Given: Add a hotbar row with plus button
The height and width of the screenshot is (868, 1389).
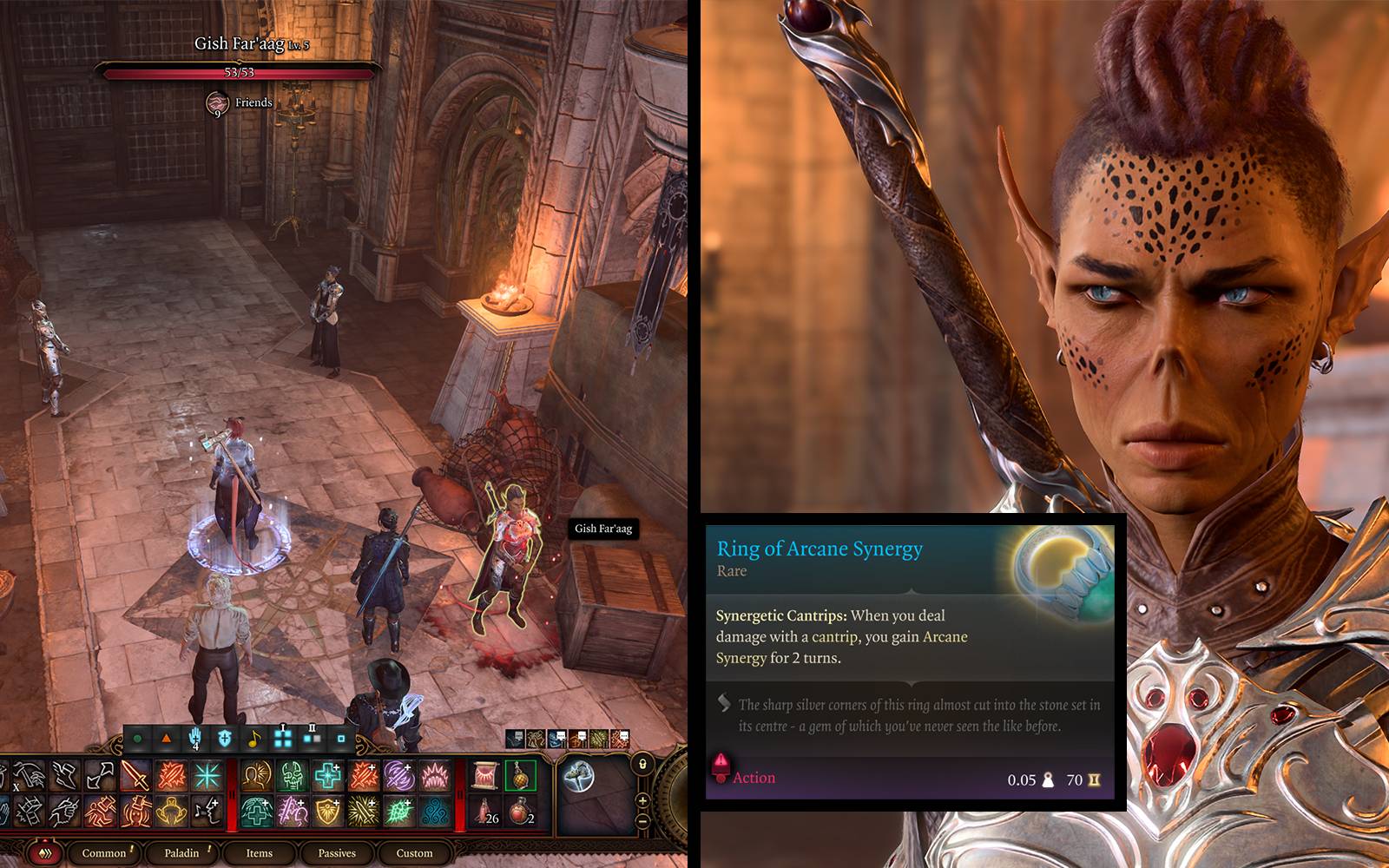Looking at the screenshot, I should (642, 800).
